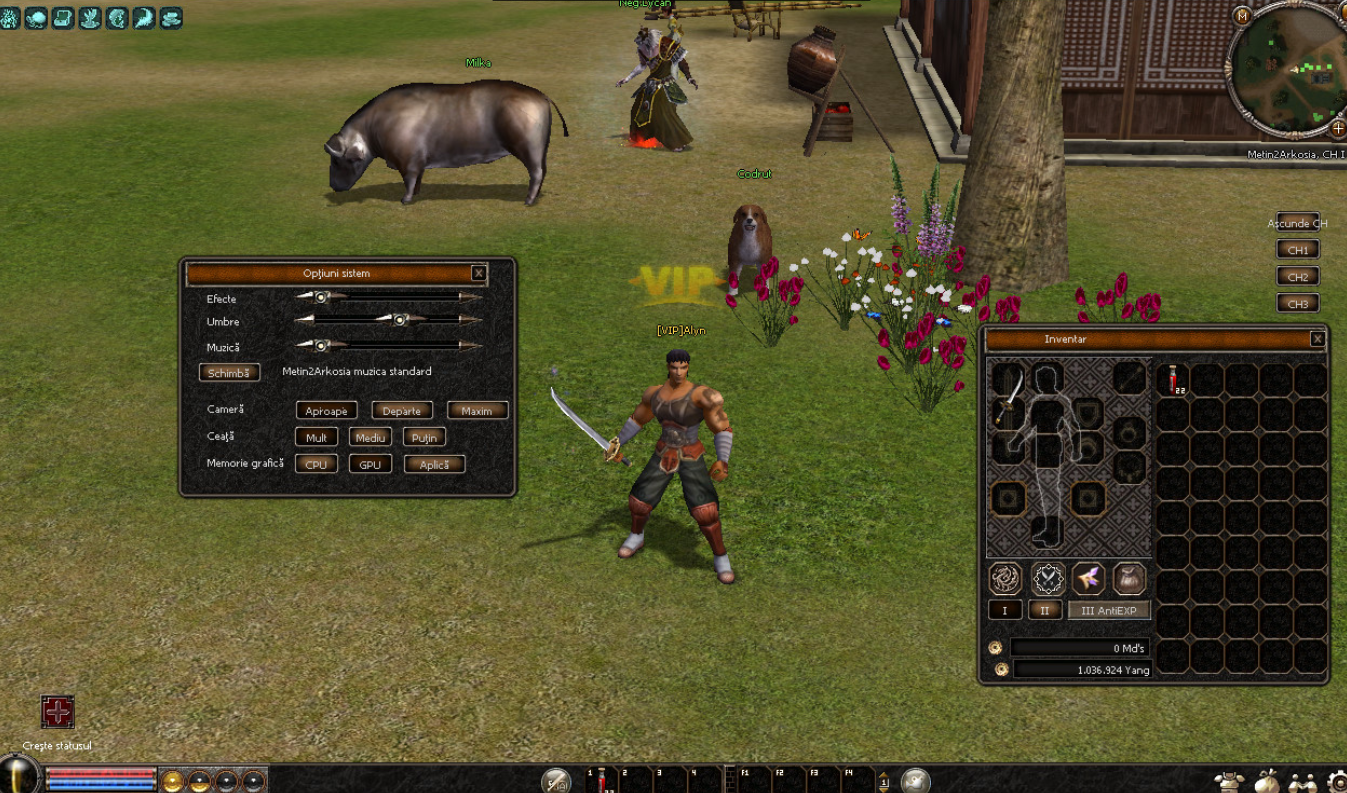
Task: Hide channels with Ascunde CH
Action: (x=1297, y=223)
